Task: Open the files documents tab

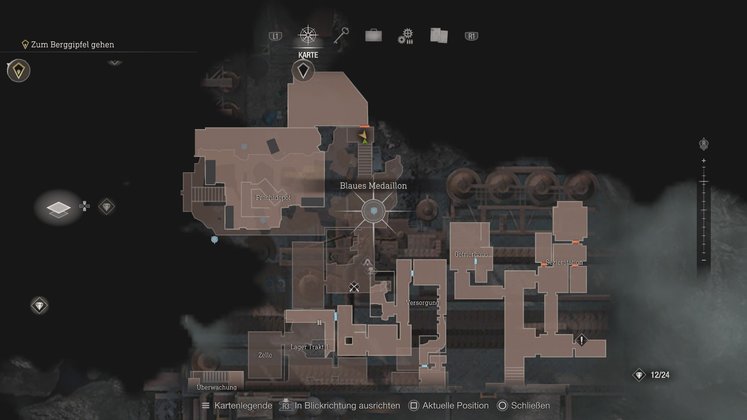Action: click(x=437, y=35)
